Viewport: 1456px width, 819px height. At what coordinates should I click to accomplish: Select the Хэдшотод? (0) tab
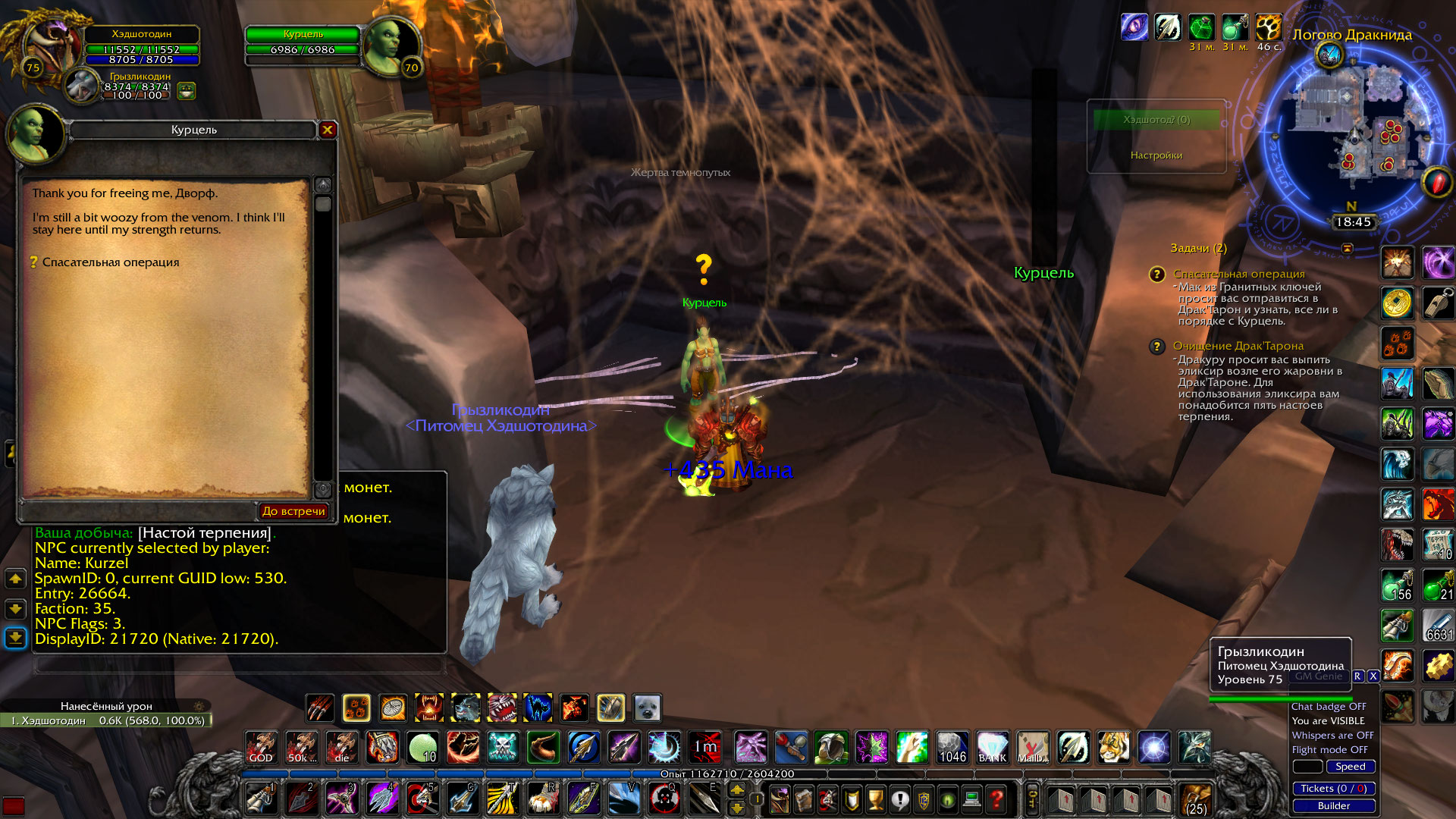tap(1156, 119)
